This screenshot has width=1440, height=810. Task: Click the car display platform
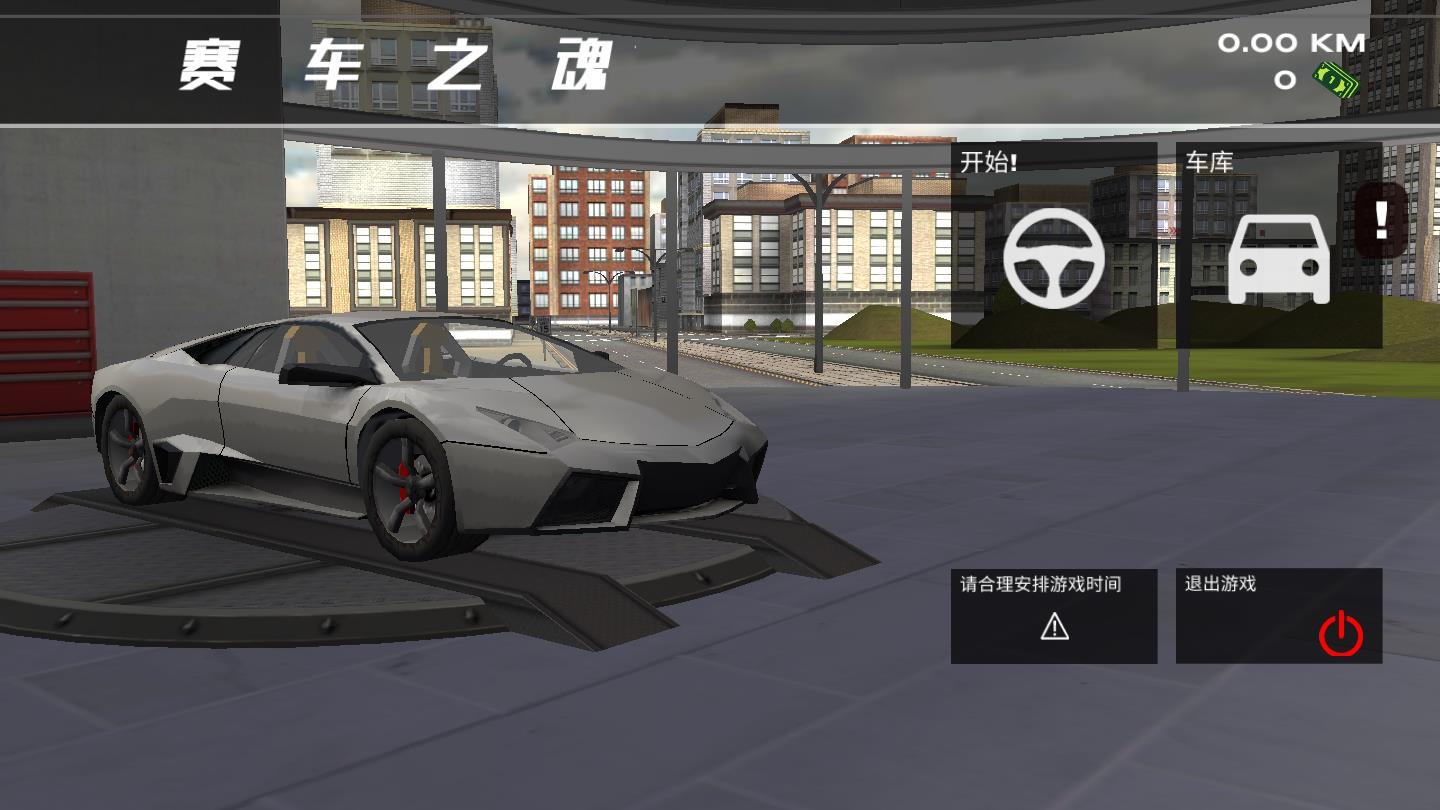400,580
